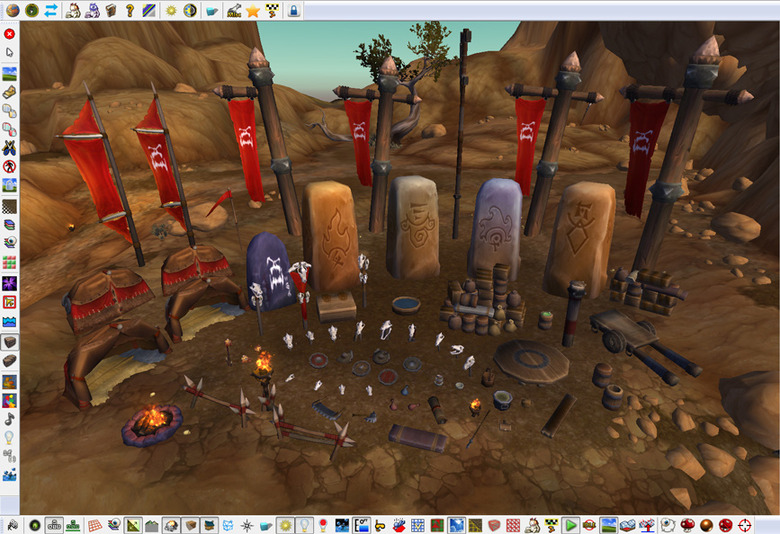Toggle the blue padlock lock icon
Screen dimensions: 780x534
(x=294, y=11)
